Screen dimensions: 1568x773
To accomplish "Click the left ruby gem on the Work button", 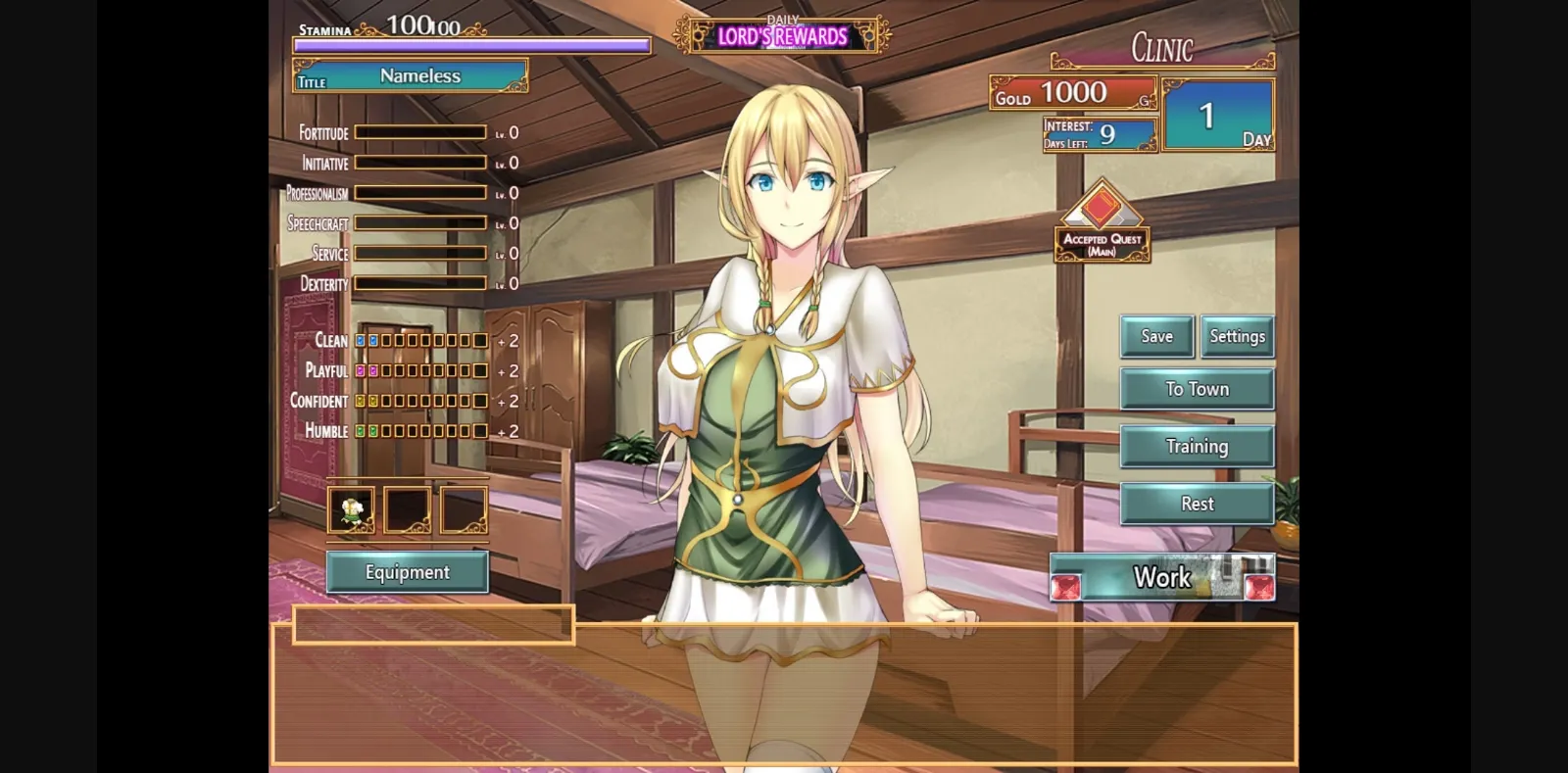I will [1068, 586].
